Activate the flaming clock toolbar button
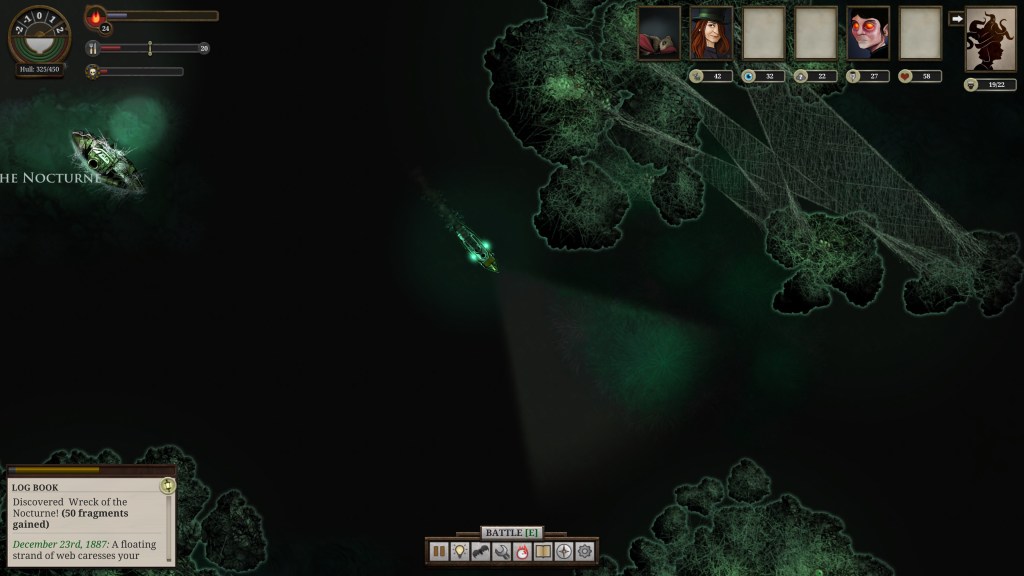Screen dimensions: 1024x576 click(x=522, y=551)
